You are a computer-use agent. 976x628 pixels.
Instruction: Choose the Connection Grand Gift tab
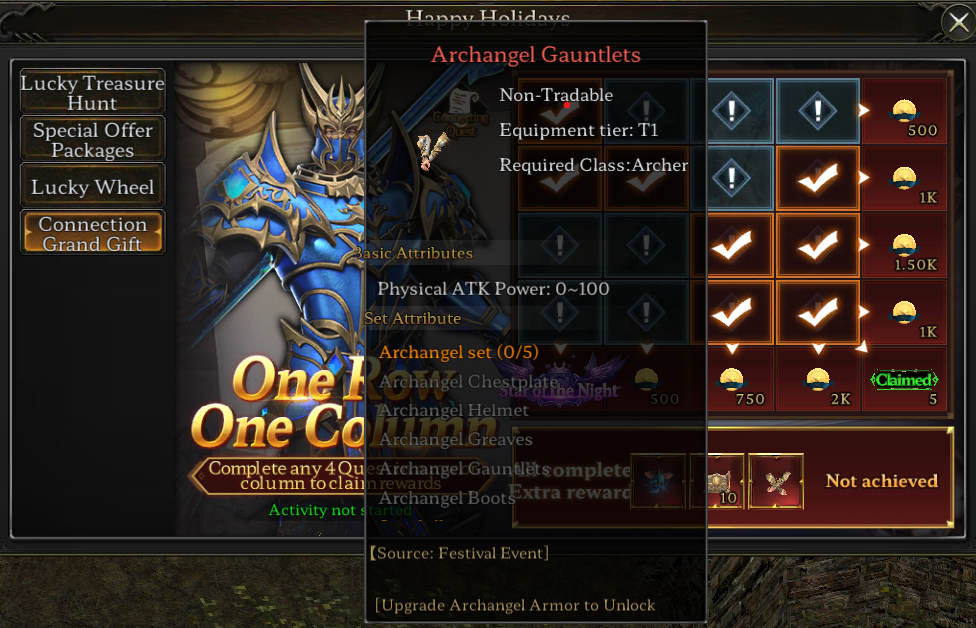tap(92, 233)
